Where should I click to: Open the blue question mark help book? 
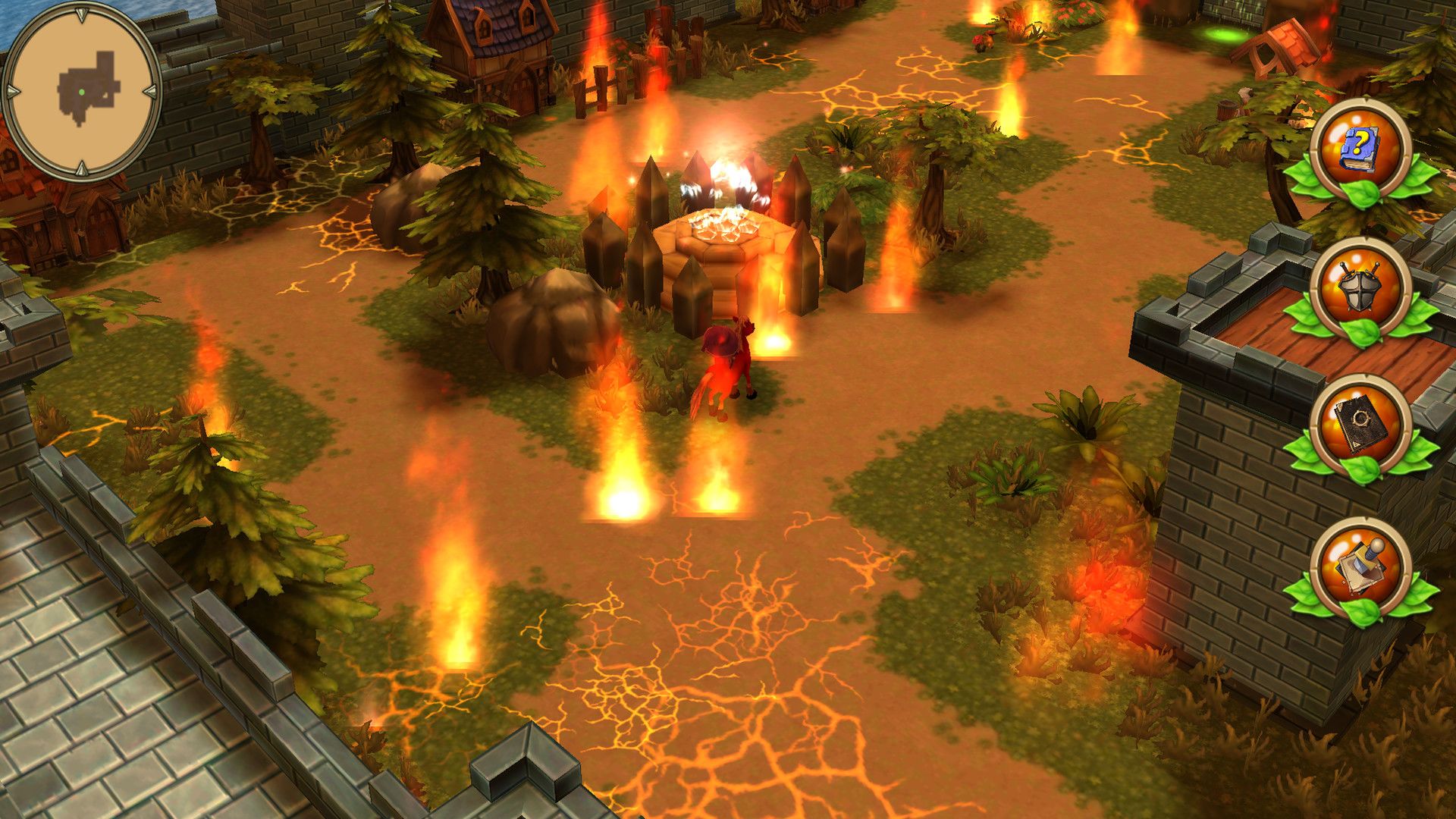click(1360, 150)
